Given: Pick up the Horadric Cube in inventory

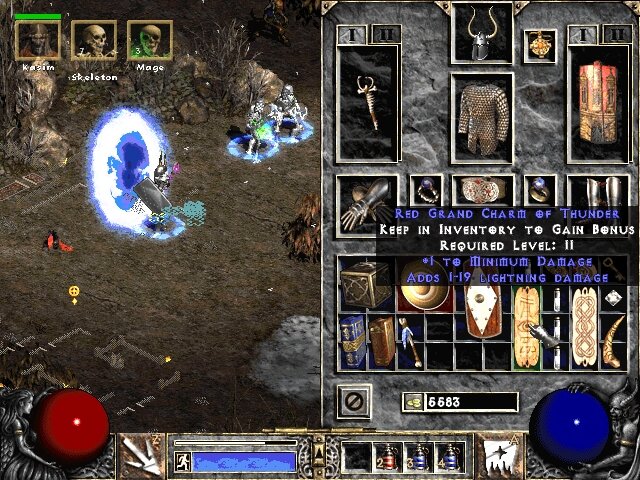Looking at the screenshot, I should [364, 285].
